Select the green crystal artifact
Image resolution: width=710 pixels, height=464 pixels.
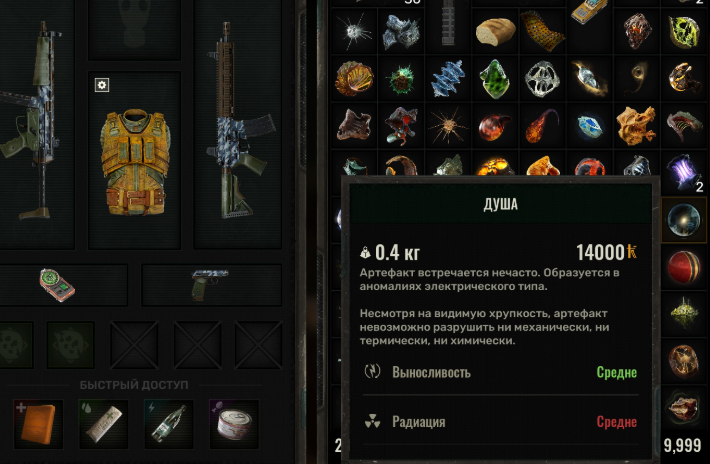tap(495, 76)
